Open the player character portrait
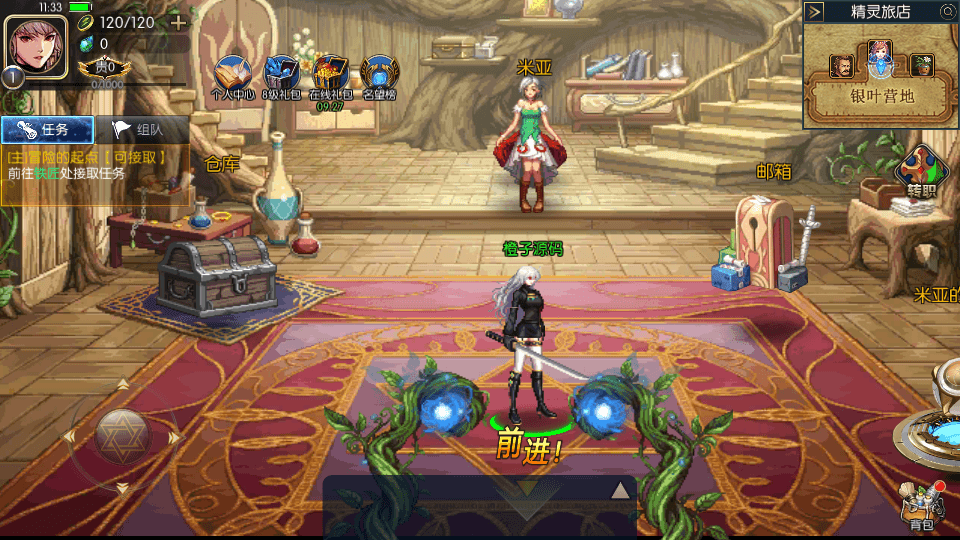Screen dimensions: 960x540 [35, 45]
